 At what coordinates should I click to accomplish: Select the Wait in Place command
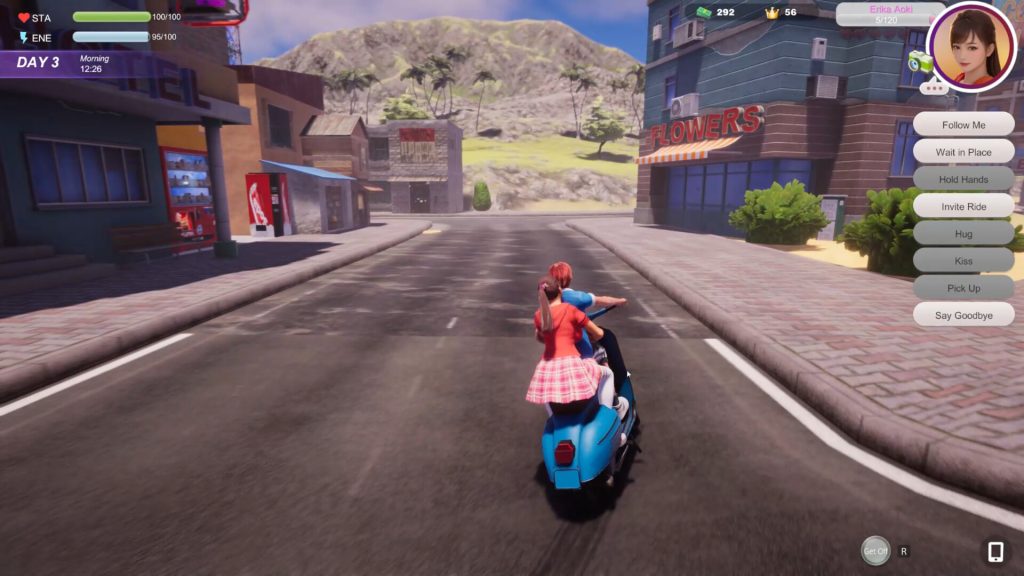click(963, 152)
